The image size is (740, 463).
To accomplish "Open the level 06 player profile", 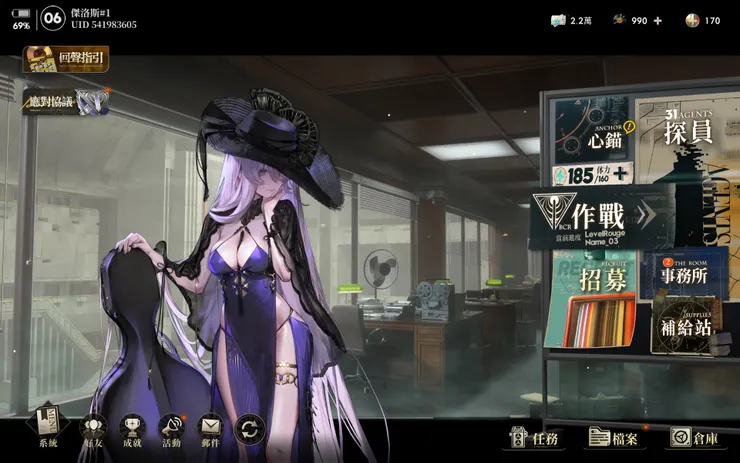I will coord(54,17).
